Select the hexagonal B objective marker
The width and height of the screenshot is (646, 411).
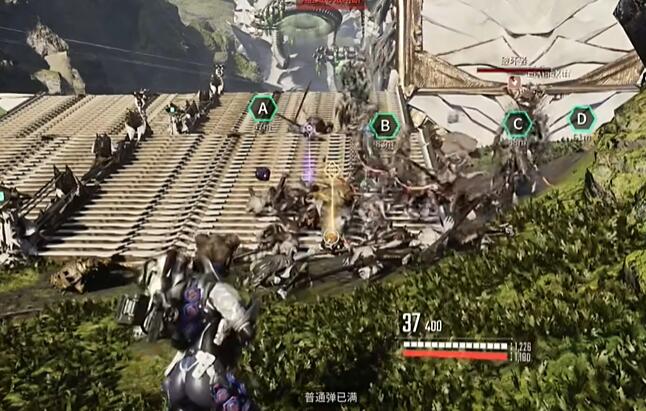(x=383, y=125)
